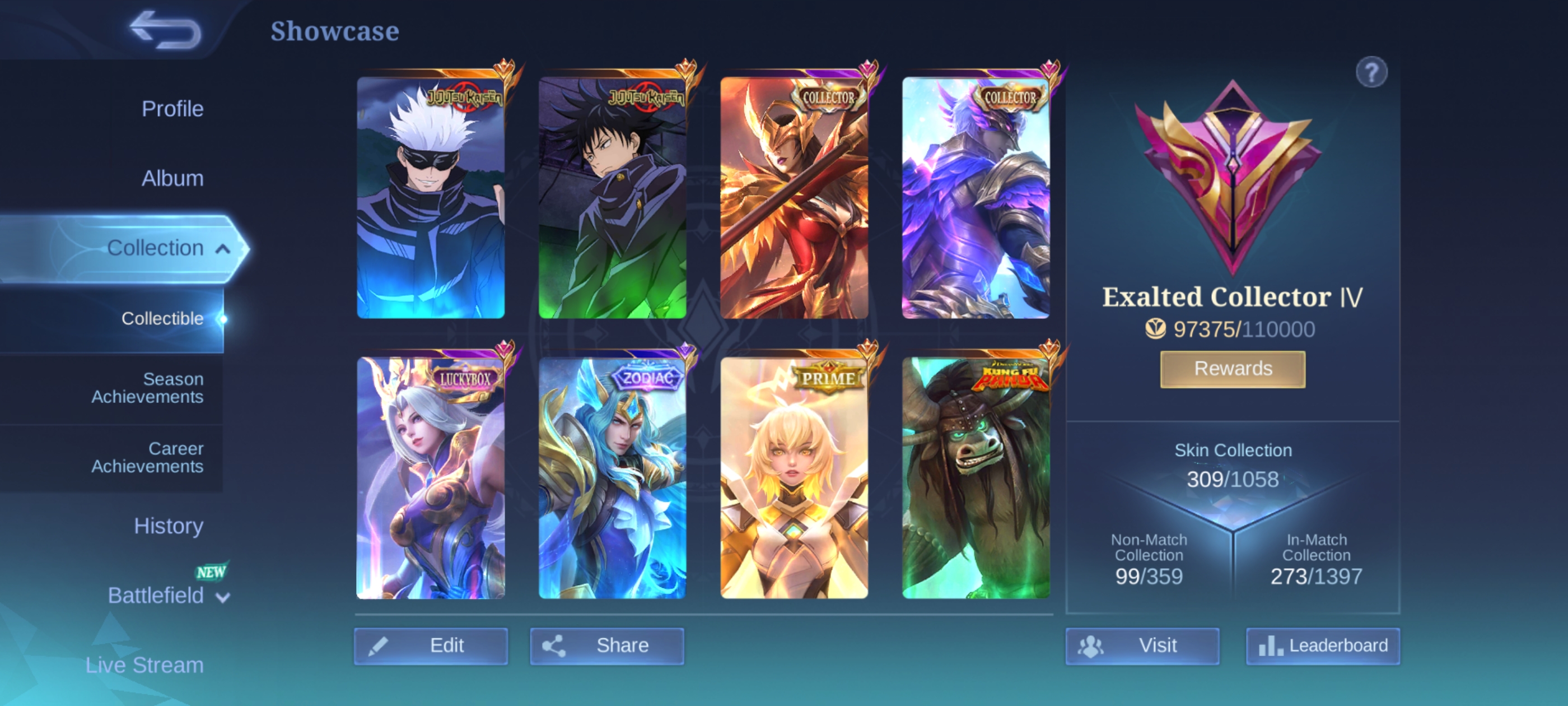
Task: Pick the Zodiac skin card
Action: tap(612, 477)
